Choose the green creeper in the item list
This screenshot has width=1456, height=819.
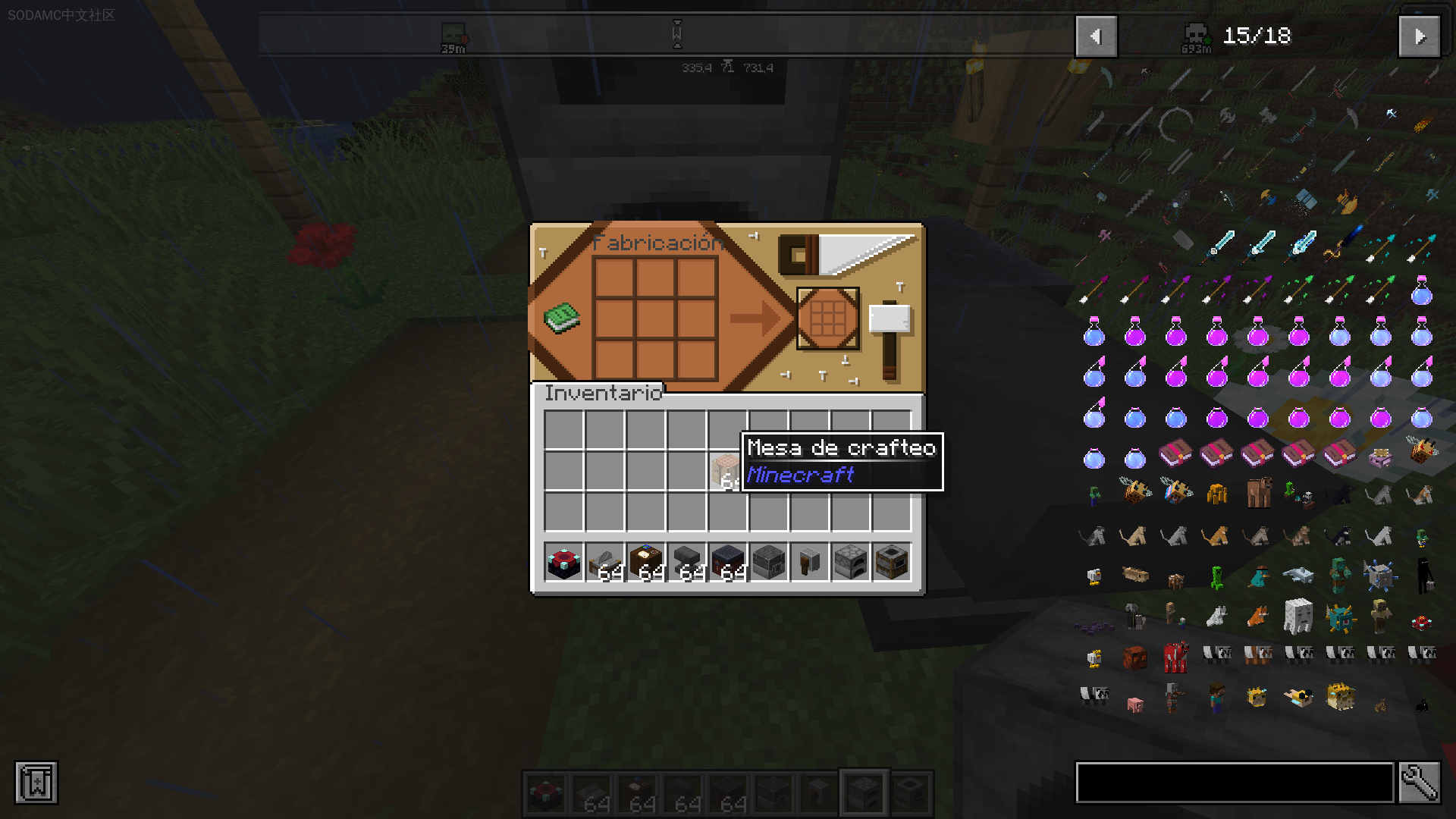click(x=1216, y=576)
